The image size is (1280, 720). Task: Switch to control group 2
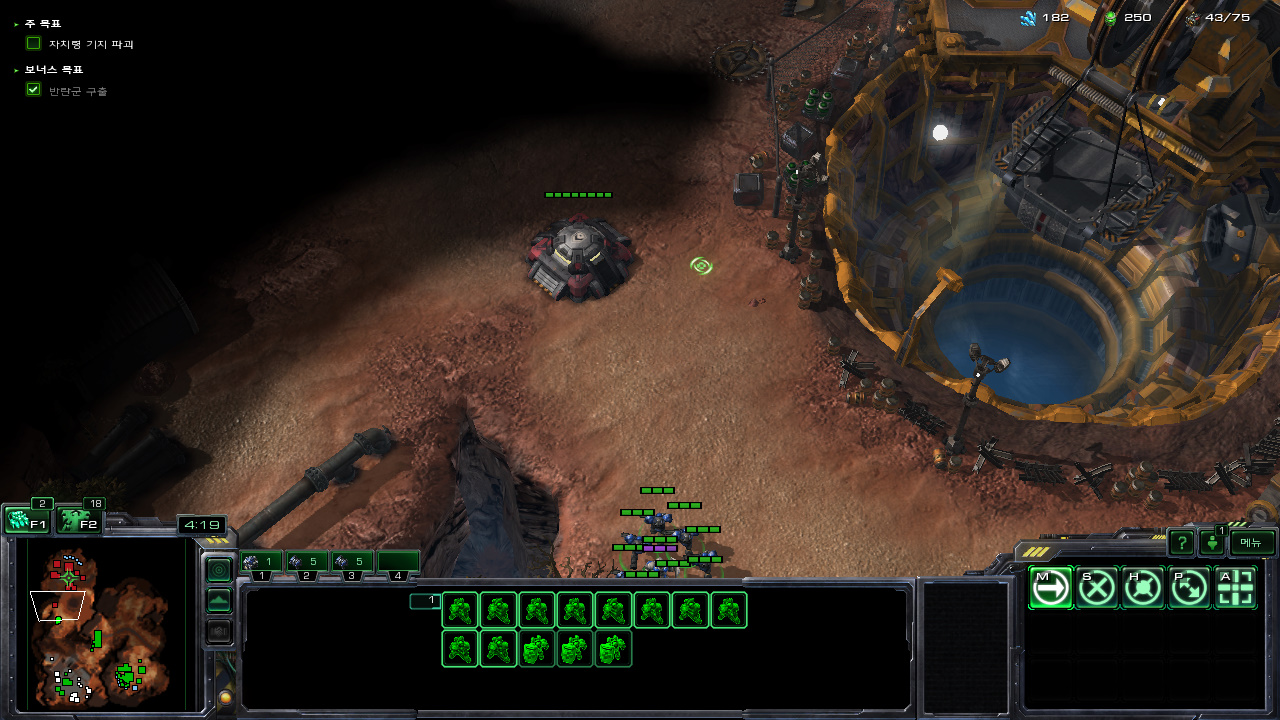click(x=307, y=562)
